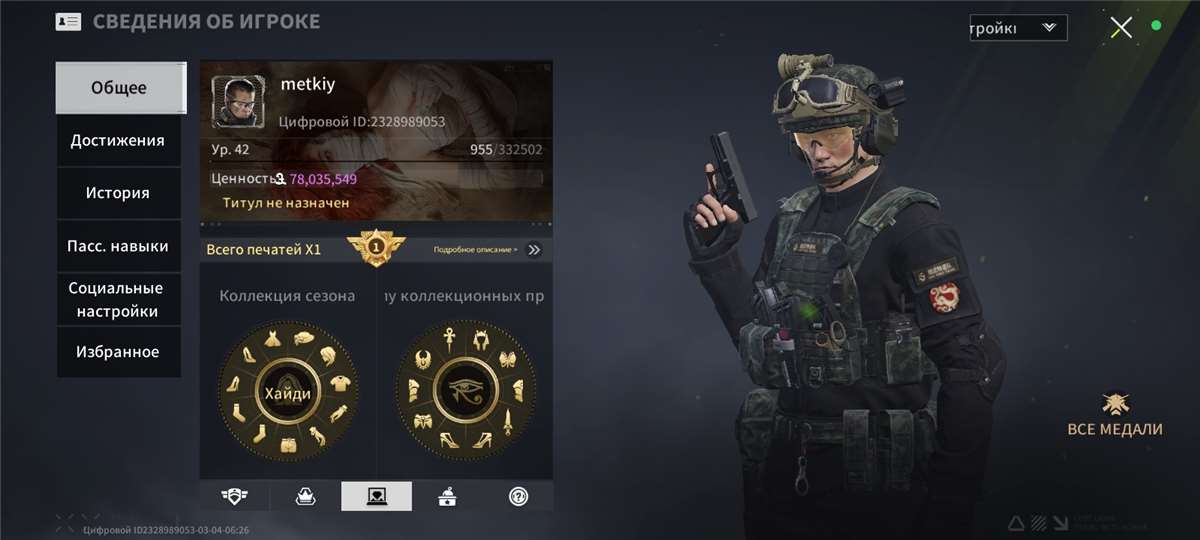Click metkiy's profile avatar
1200x540 pixels.
(x=239, y=101)
